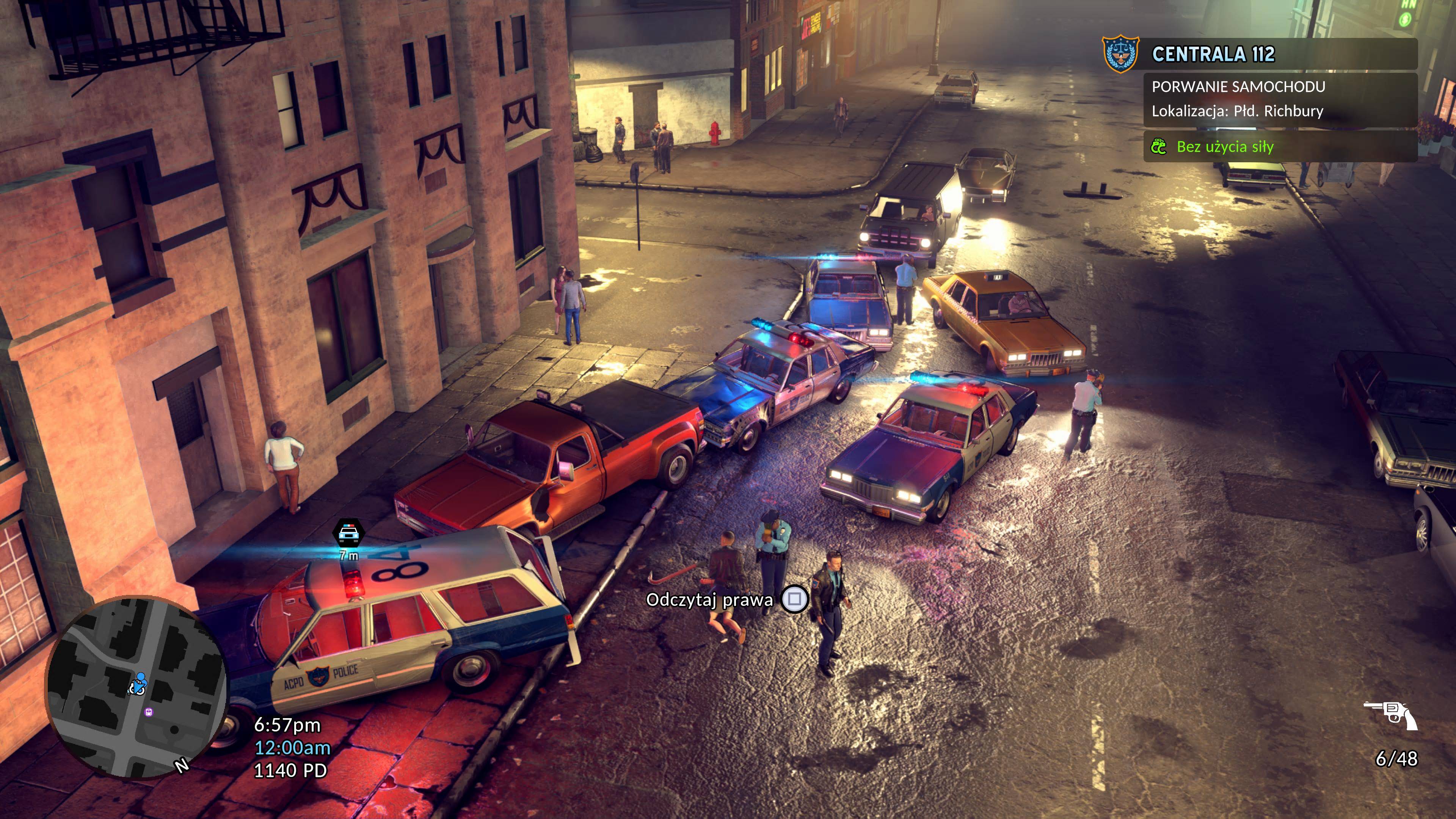Click the police car waypoint marker

point(349,533)
